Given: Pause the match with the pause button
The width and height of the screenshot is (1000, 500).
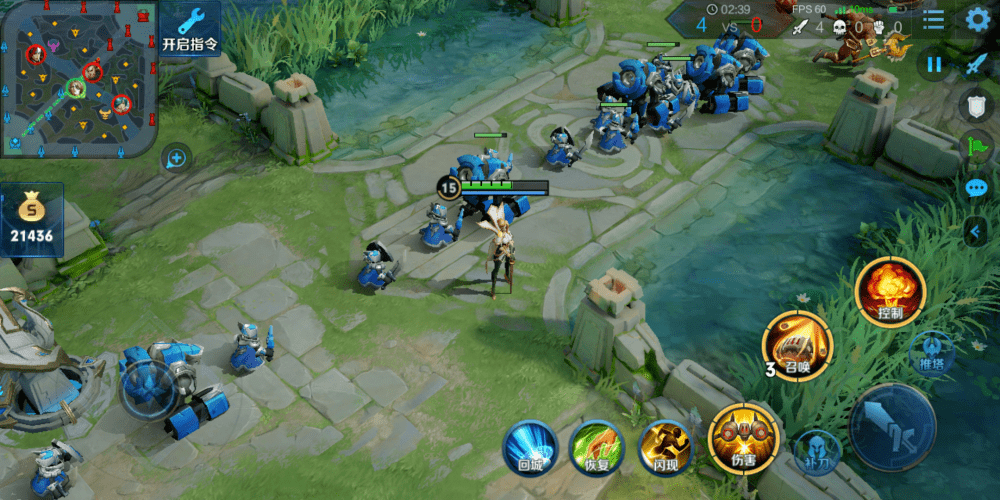Looking at the screenshot, I should pyautogui.click(x=935, y=64).
